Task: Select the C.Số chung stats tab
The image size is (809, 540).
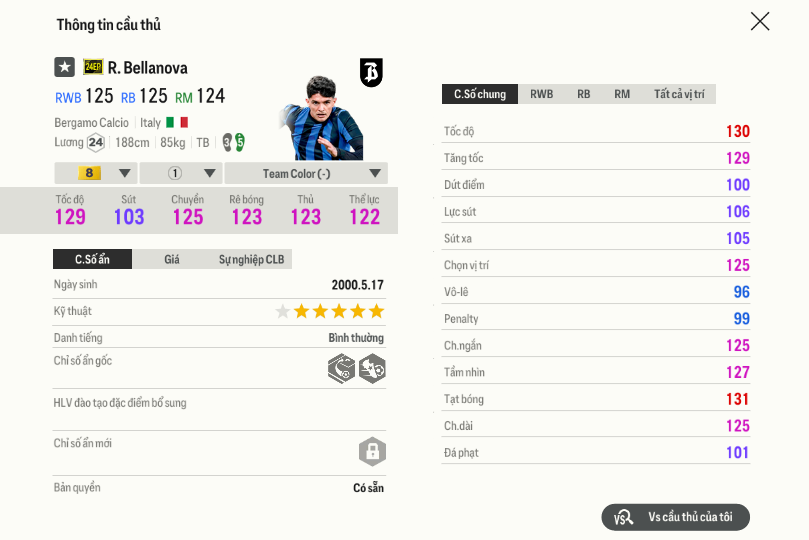Action: (480, 94)
